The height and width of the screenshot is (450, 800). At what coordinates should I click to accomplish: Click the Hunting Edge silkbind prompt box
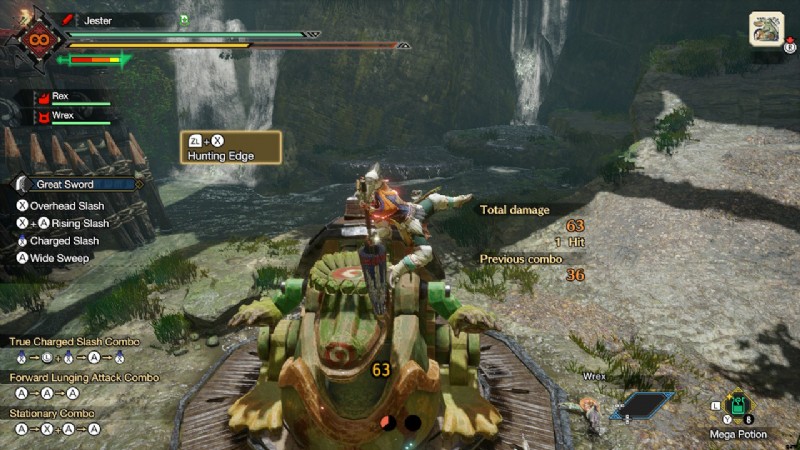point(230,148)
